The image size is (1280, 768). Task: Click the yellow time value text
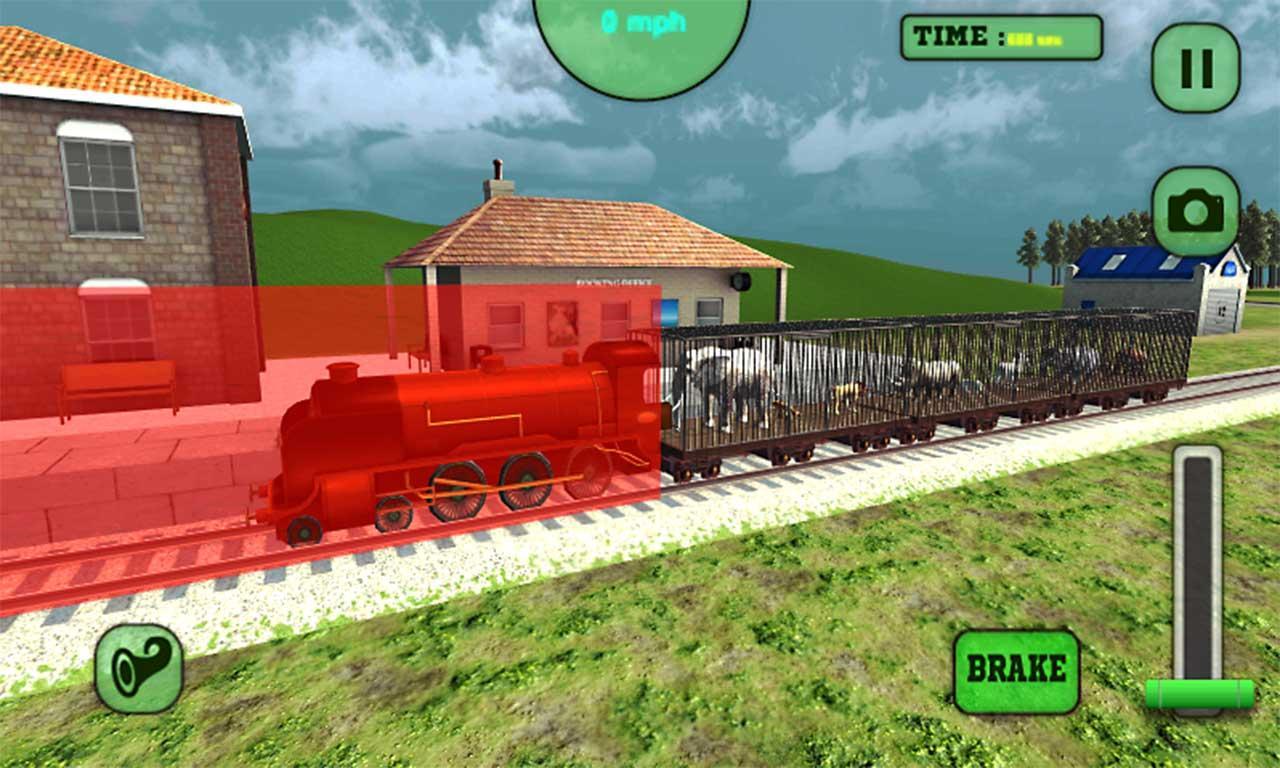1035,38
